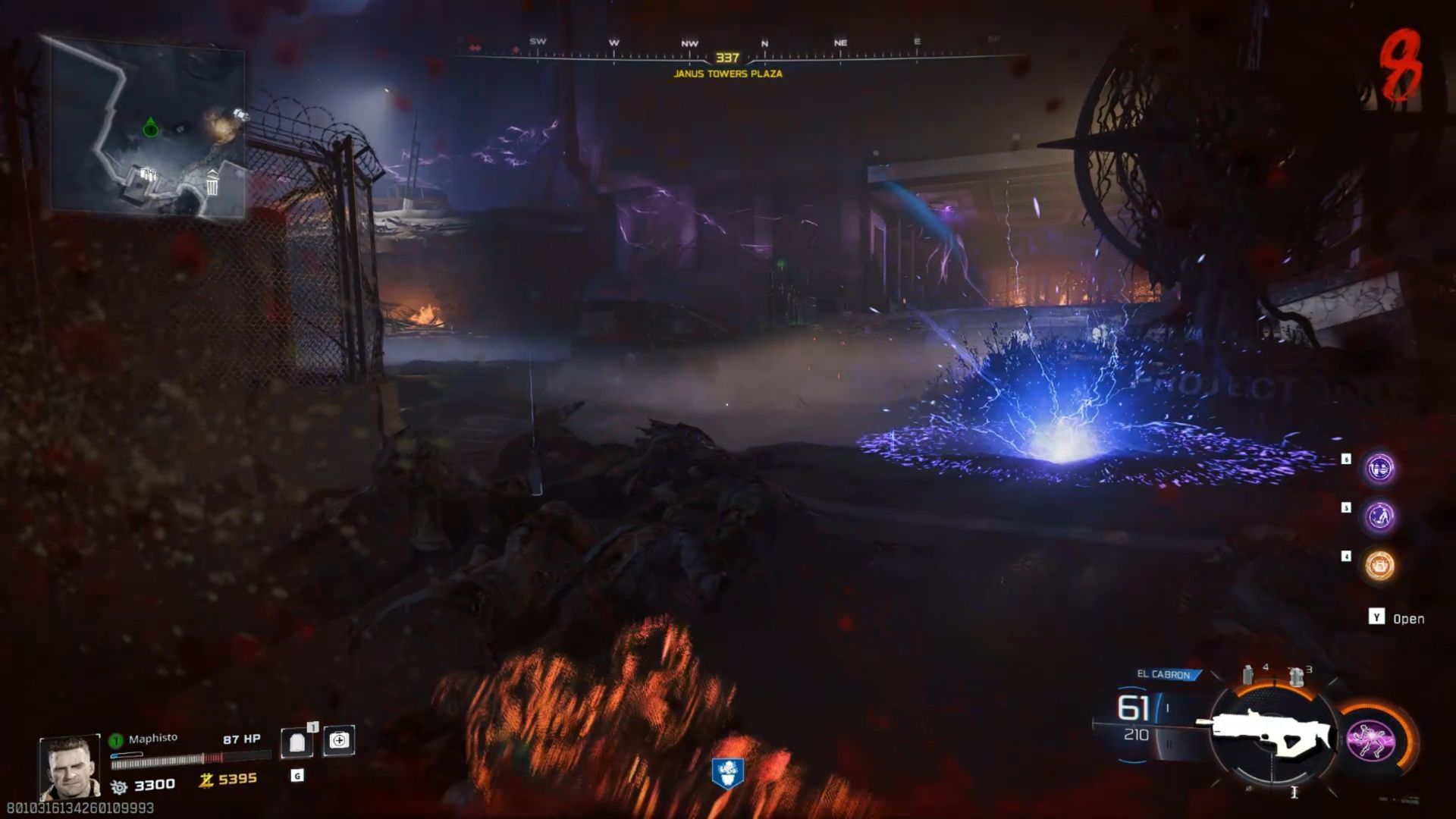Toggle the G key equipment slot
The height and width of the screenshot is (819, 1456).
296,775
